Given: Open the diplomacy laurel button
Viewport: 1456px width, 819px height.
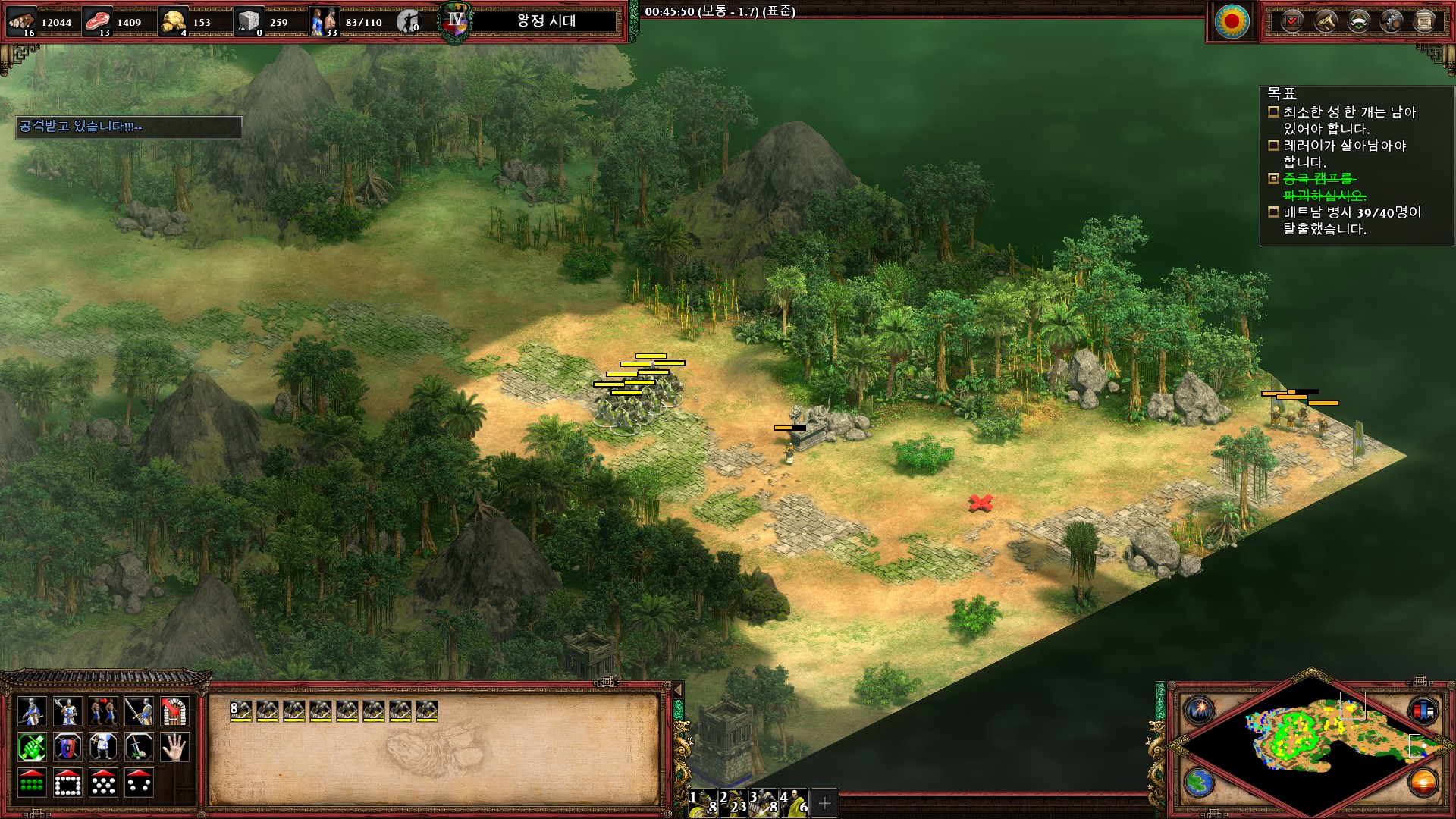Looking at the screenshot, I should pyautogui.click(x=1358, y=21).
